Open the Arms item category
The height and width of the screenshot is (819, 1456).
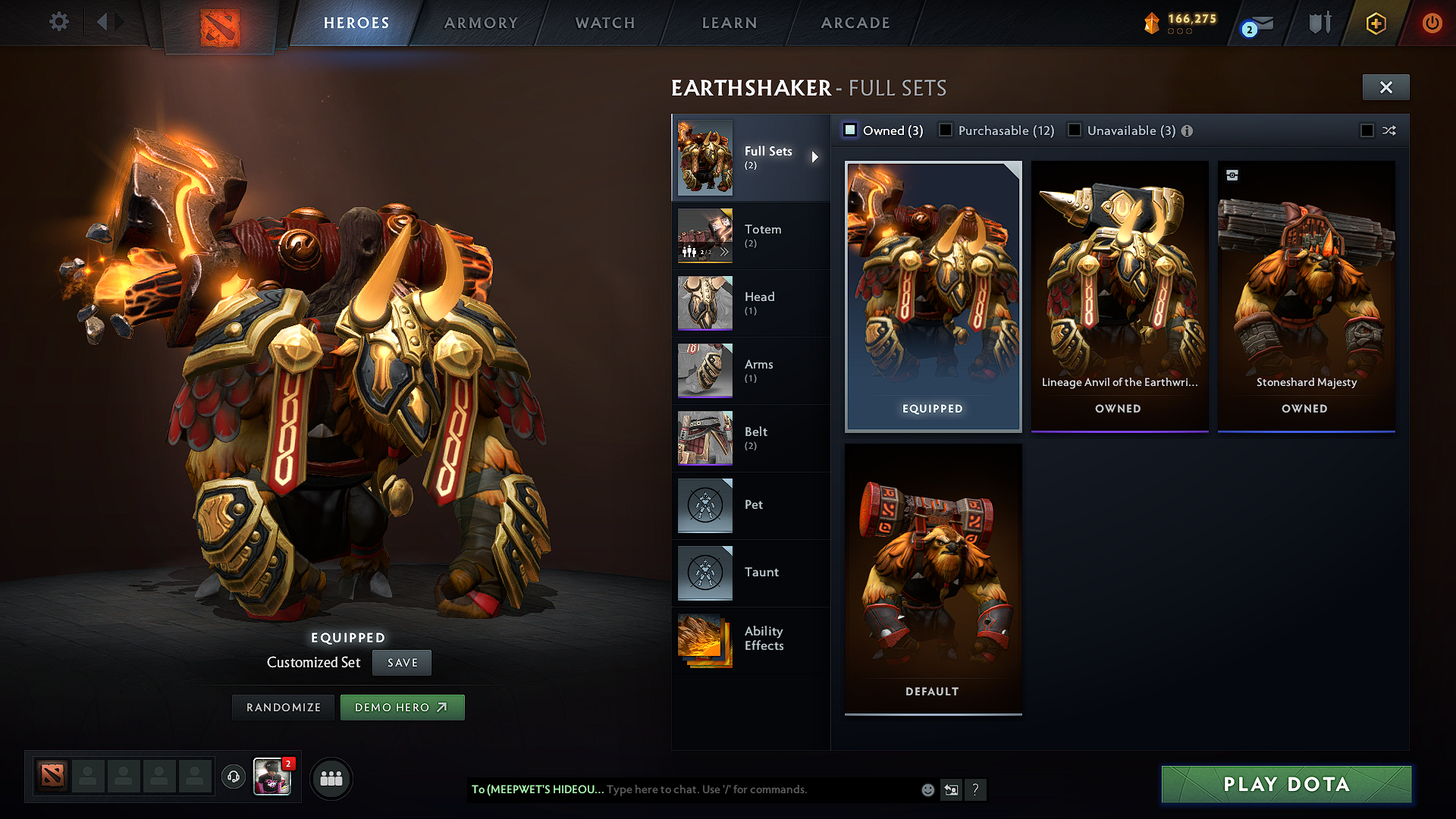click(x=758, y=370)
